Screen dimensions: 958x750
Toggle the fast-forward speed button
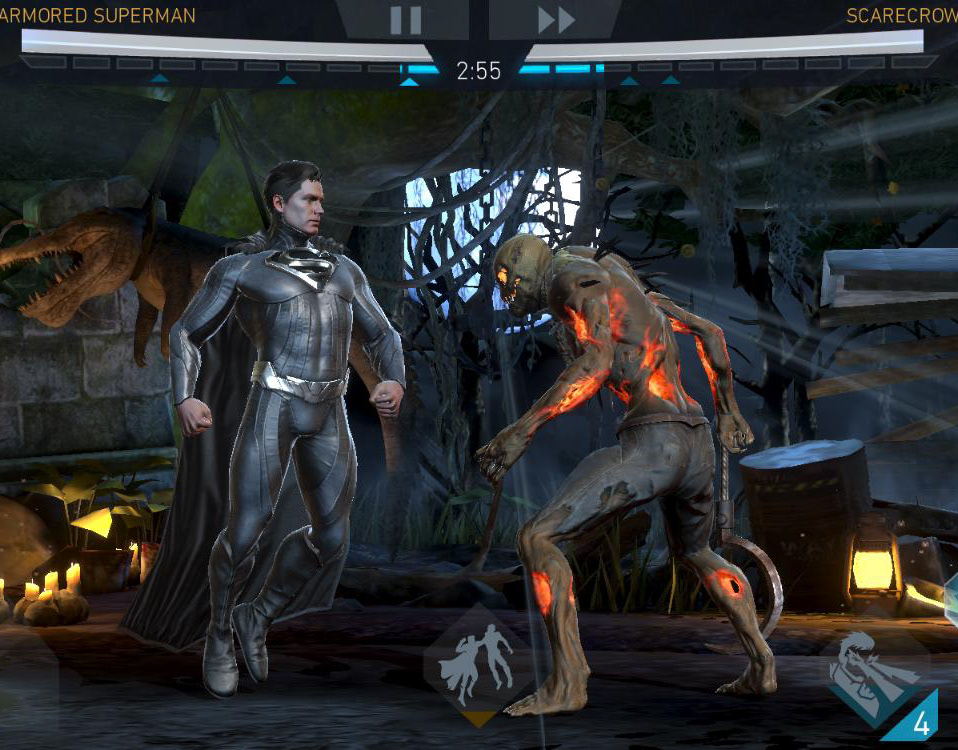[x=556, y=19]
